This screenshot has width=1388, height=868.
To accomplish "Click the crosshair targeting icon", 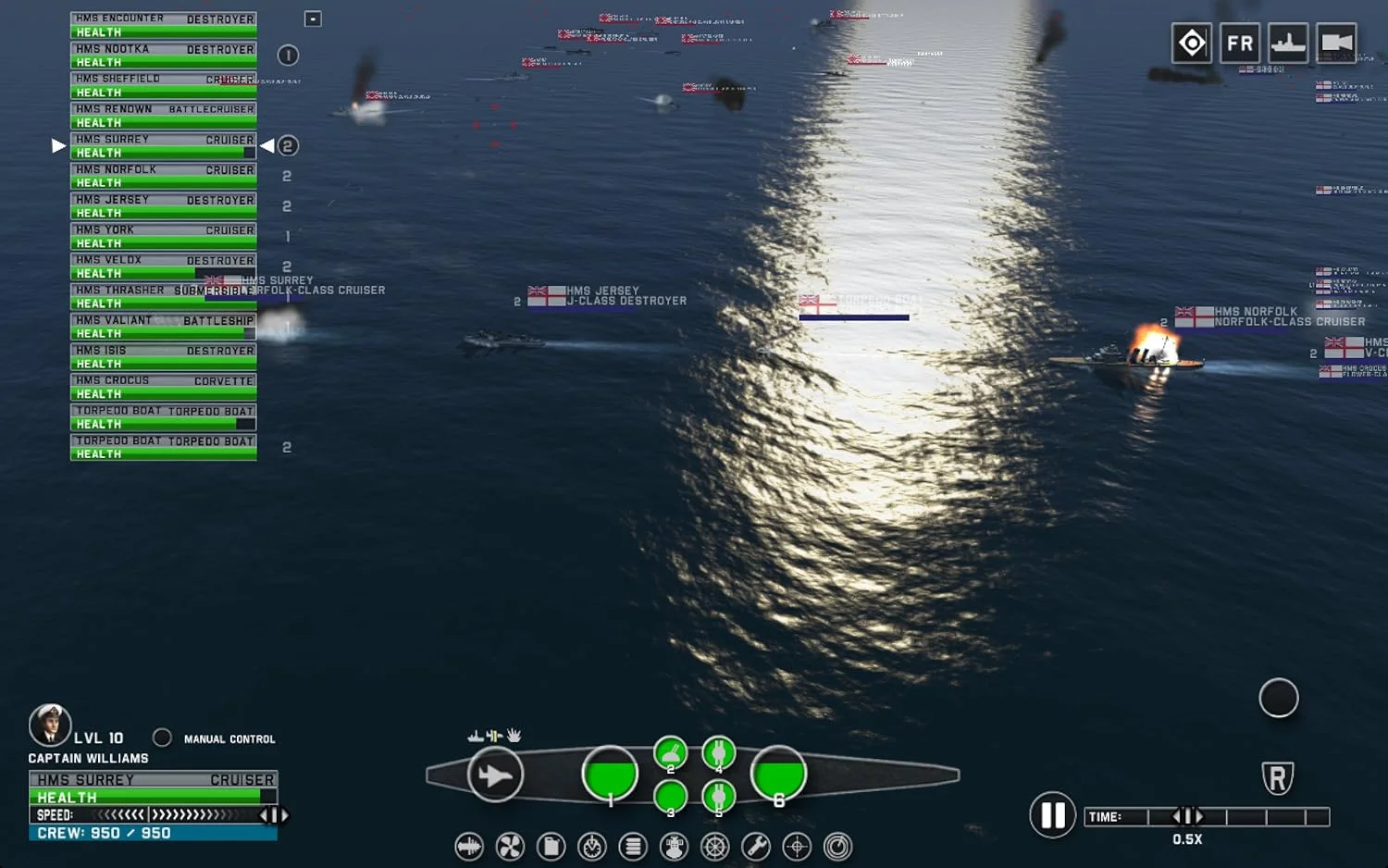I will pyautogui.click(x=797, y=847).
